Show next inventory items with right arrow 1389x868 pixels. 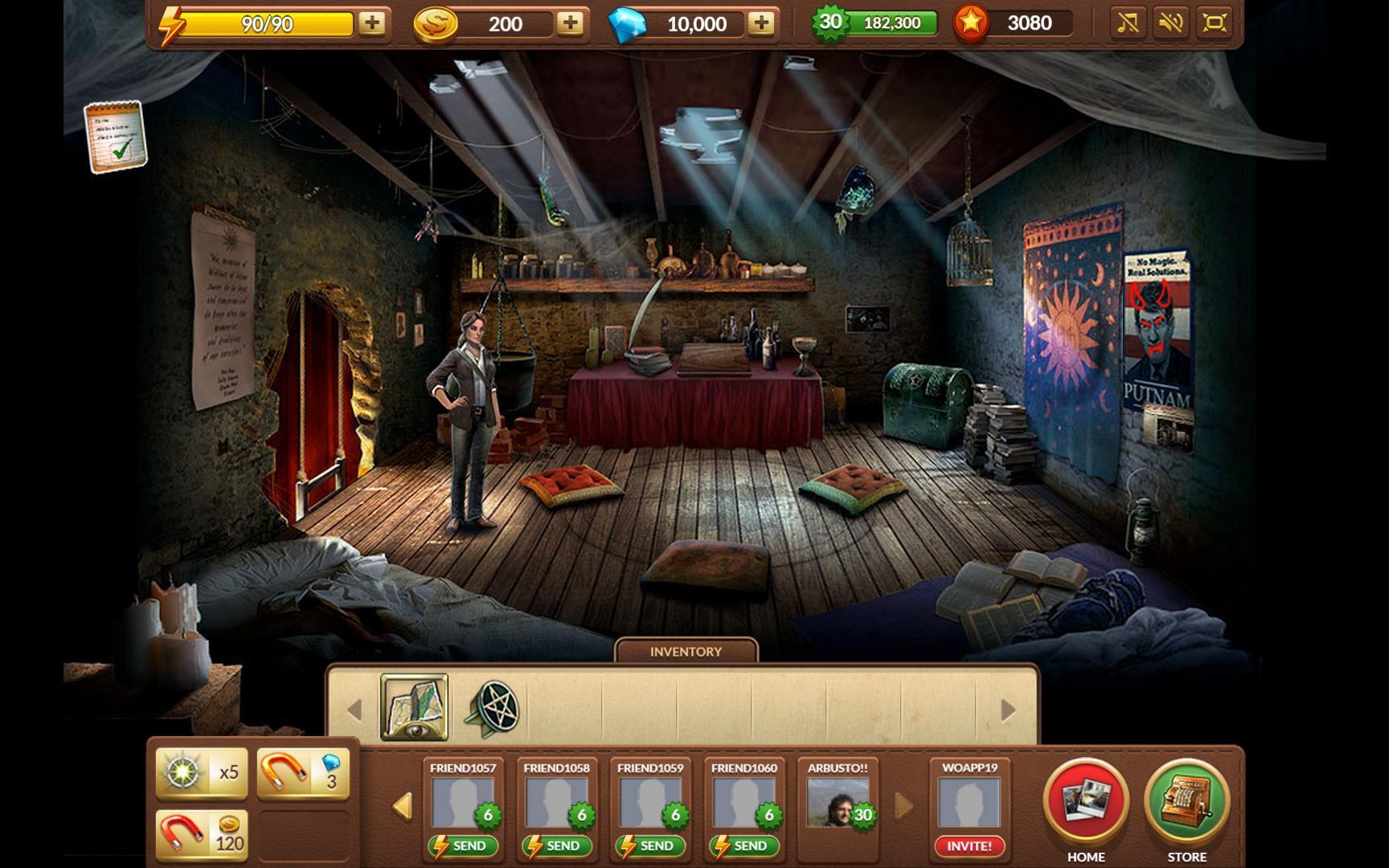[x=1008, y=710]
